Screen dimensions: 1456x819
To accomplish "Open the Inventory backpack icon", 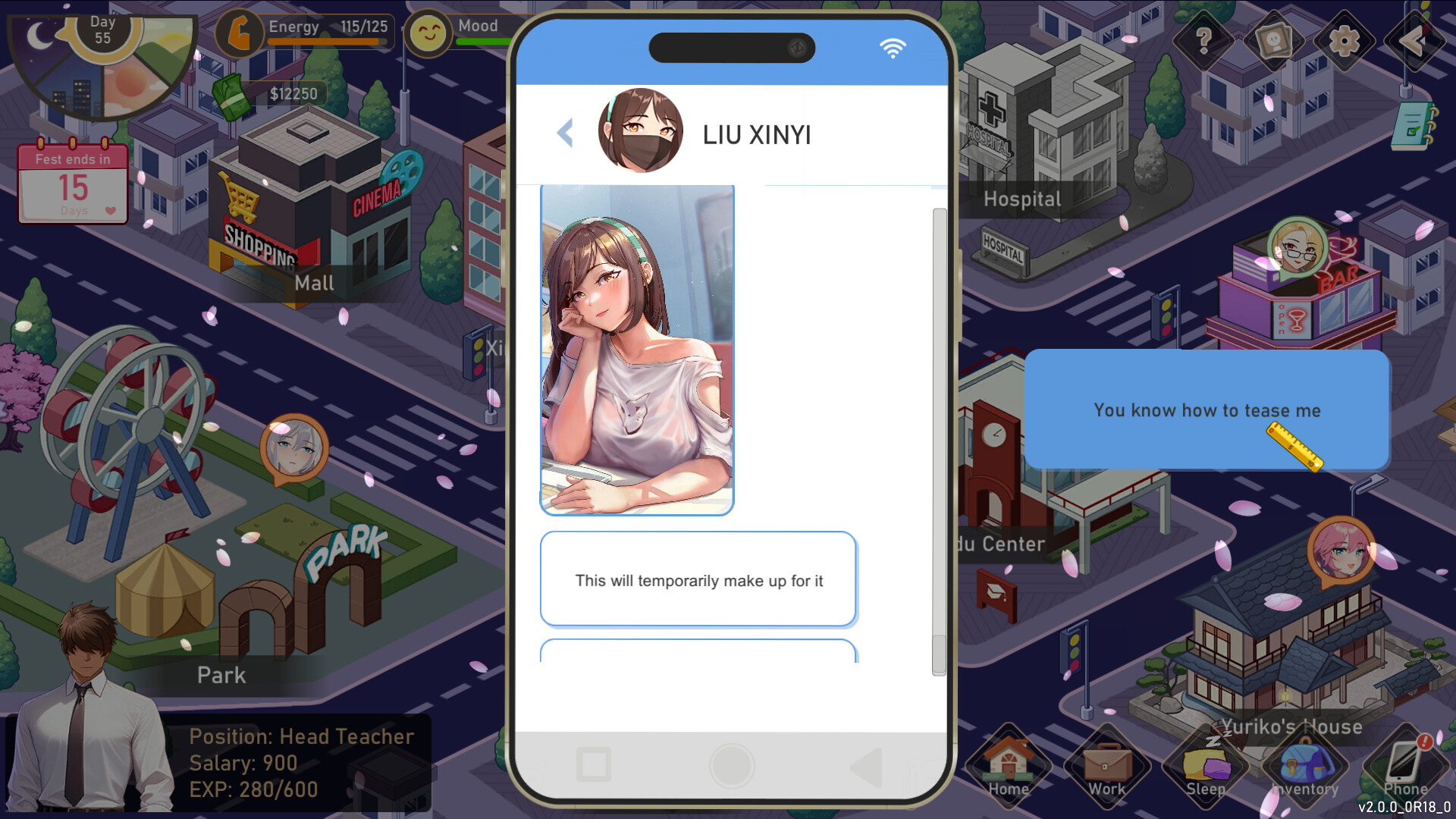I will pos(1303,766).
